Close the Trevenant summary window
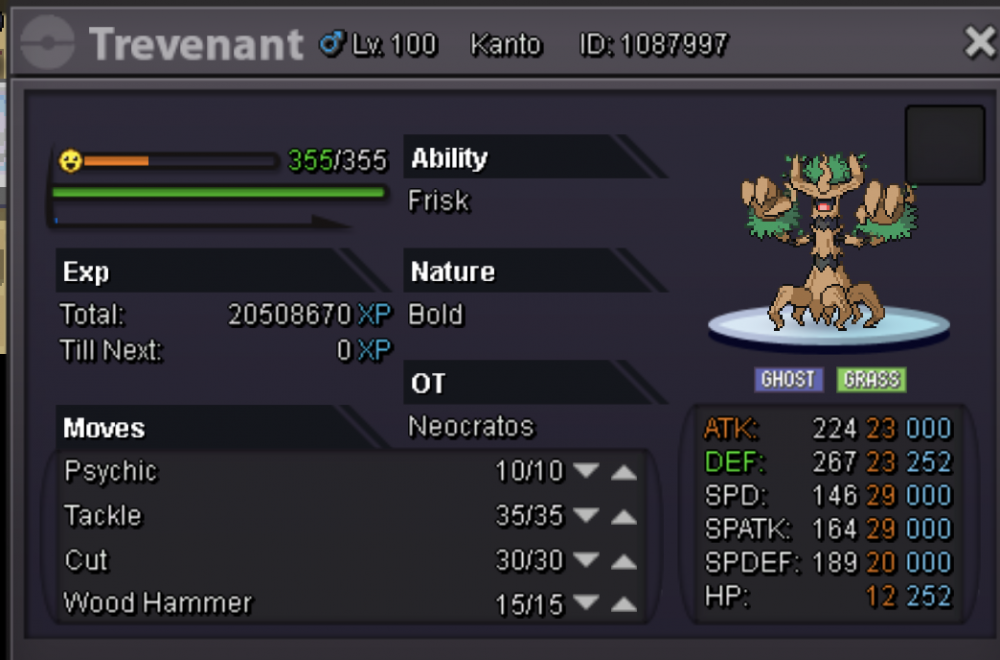1000x660 pixels. coord(978,42)
